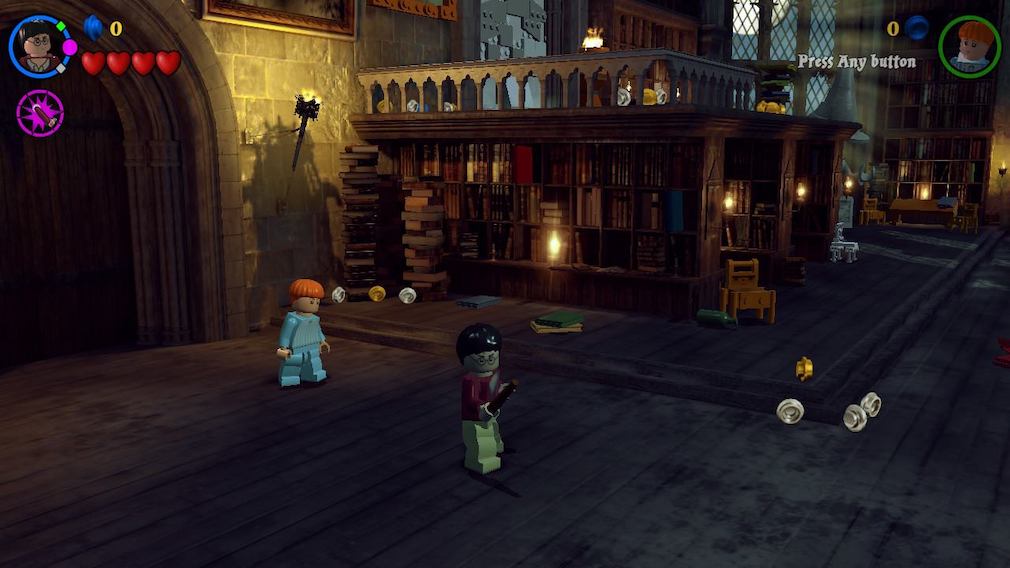Select the pink spell icon
Screen dimensions: 1010x568
coord(40,113)
